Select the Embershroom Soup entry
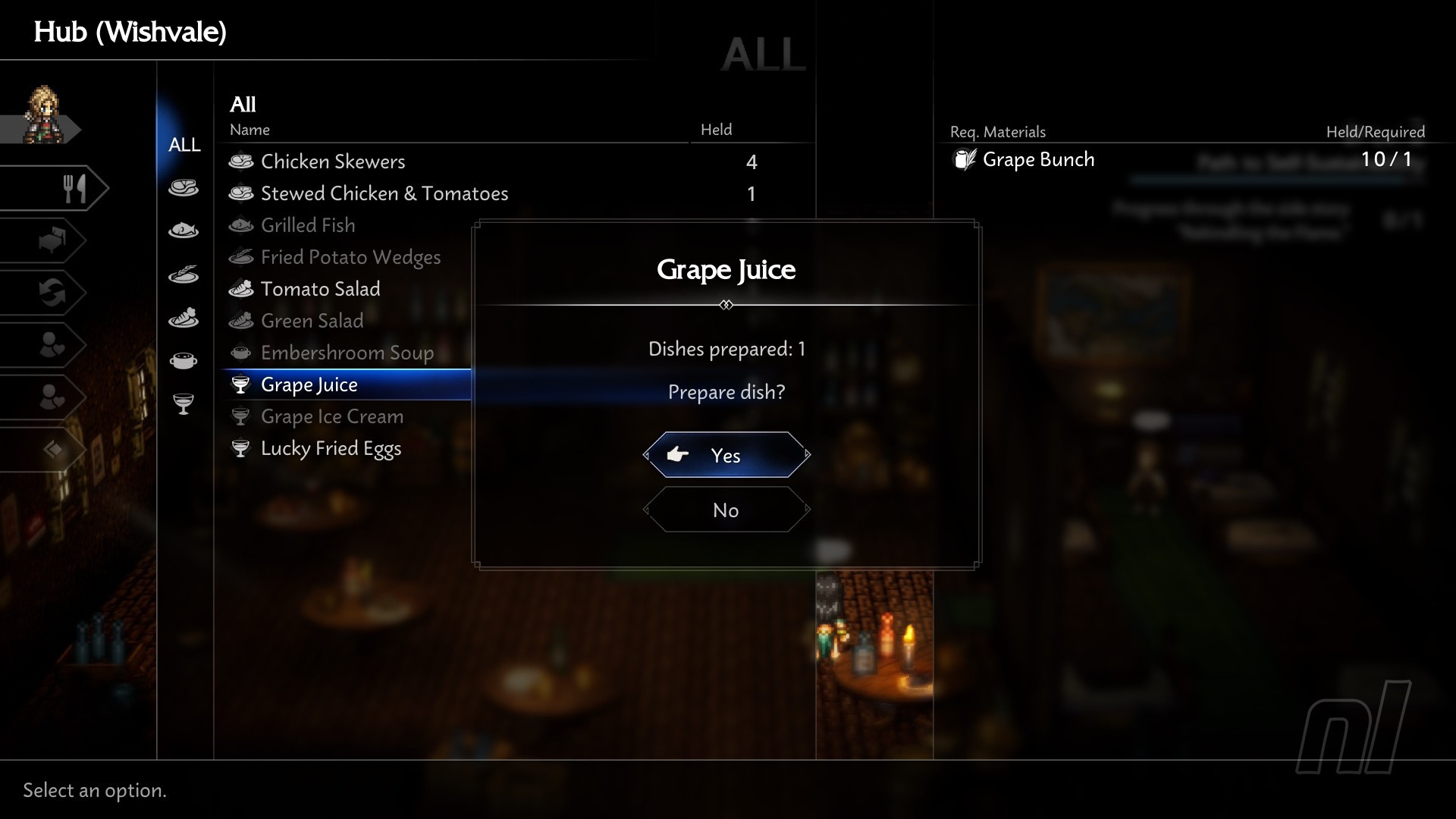The width and height of the screenshot is (1456, 819). click(x=347, y=353)
